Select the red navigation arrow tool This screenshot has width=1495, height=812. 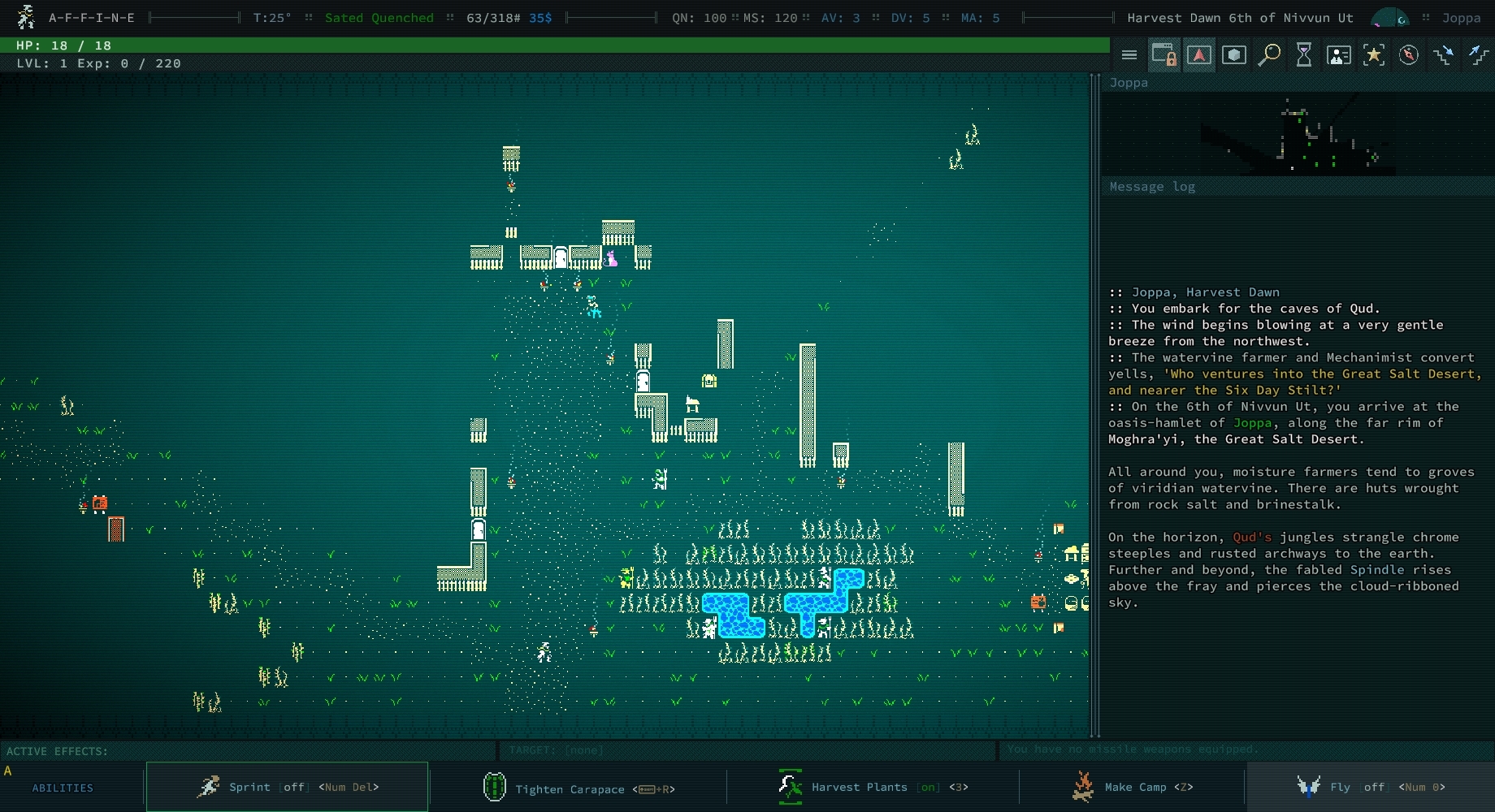pos(1198,54)
